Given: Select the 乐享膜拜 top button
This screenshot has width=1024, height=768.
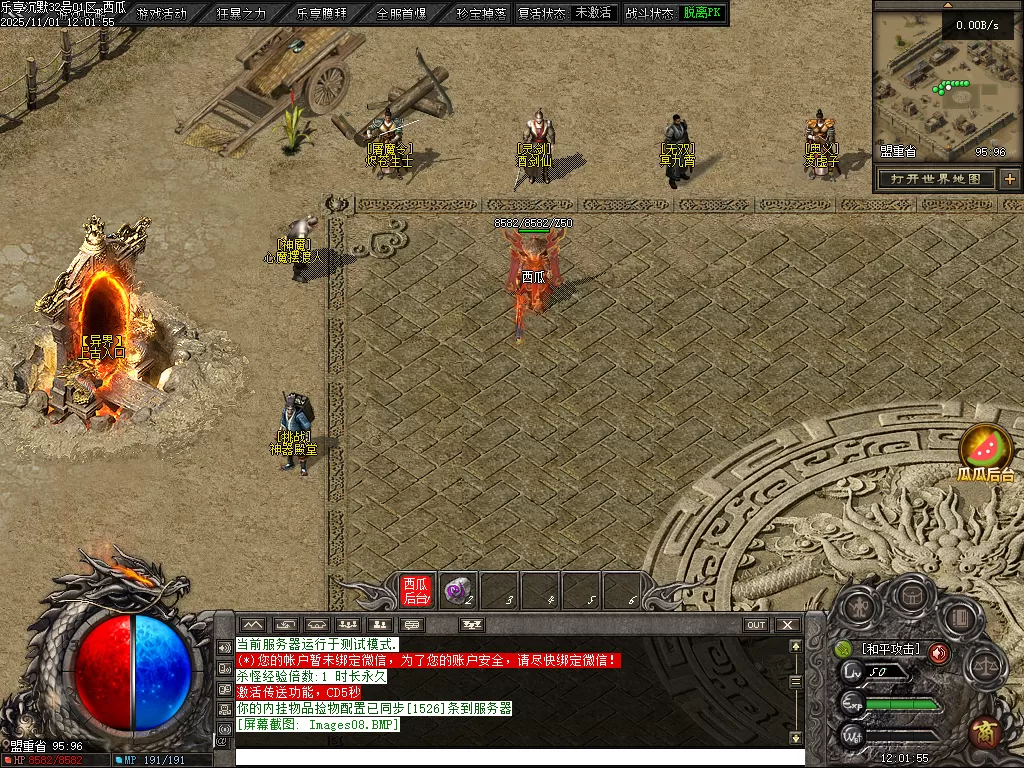Looking at the screenshot, I should (322, 14).
